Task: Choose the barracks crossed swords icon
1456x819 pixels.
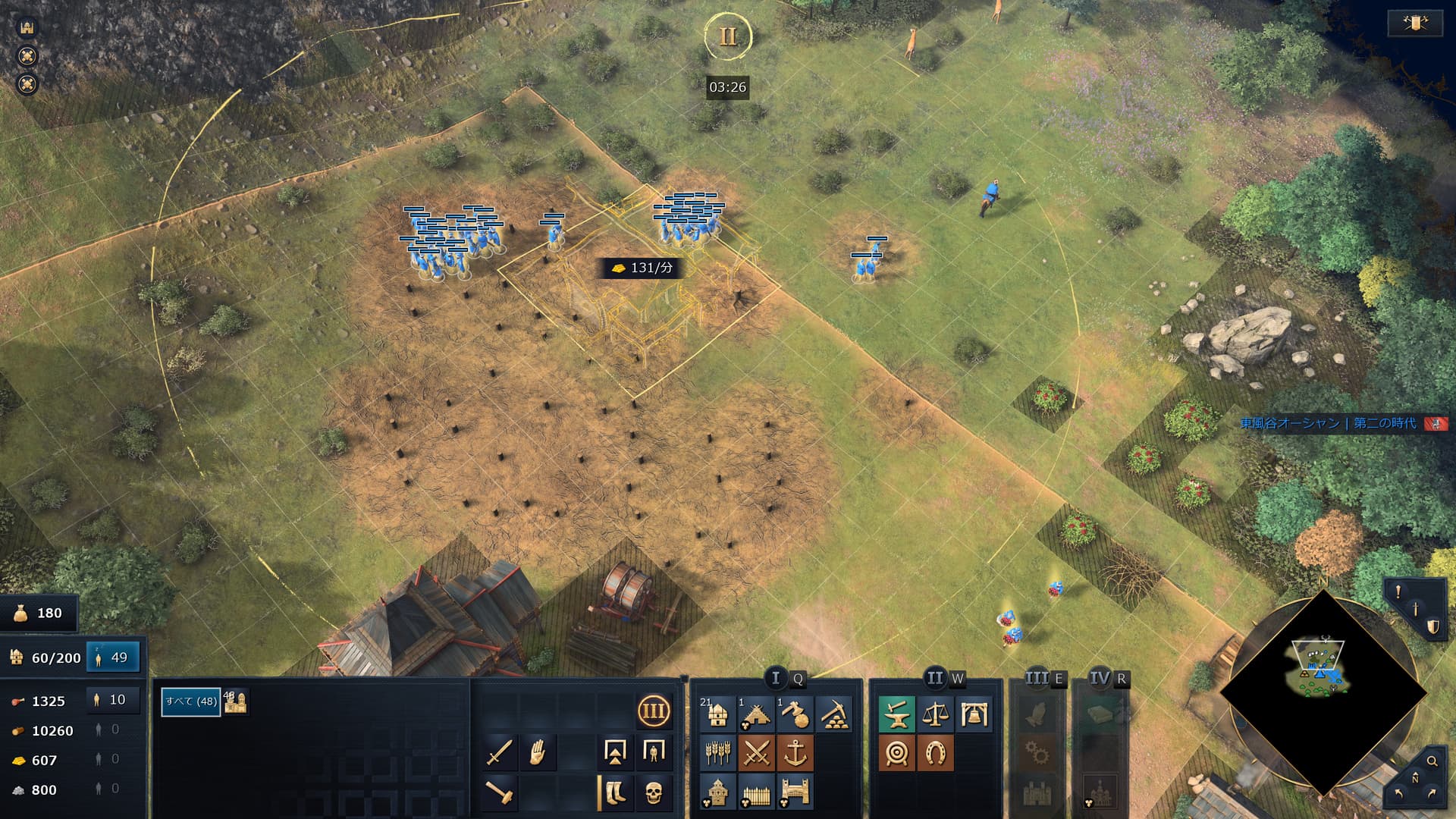Action: coord(756,753)
